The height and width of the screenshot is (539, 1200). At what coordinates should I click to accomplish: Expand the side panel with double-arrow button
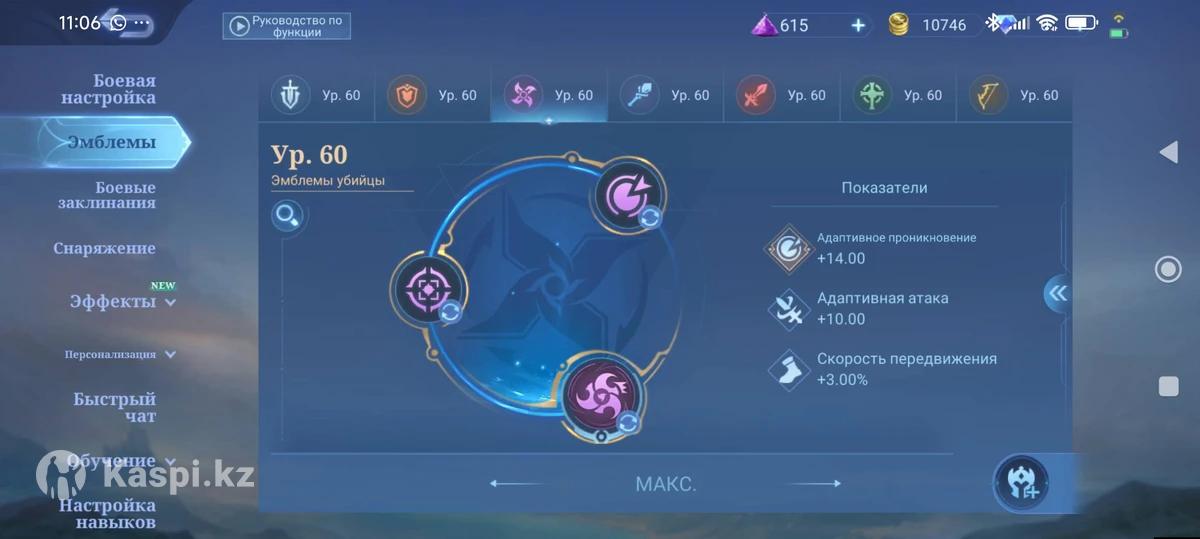(1057, 293)
